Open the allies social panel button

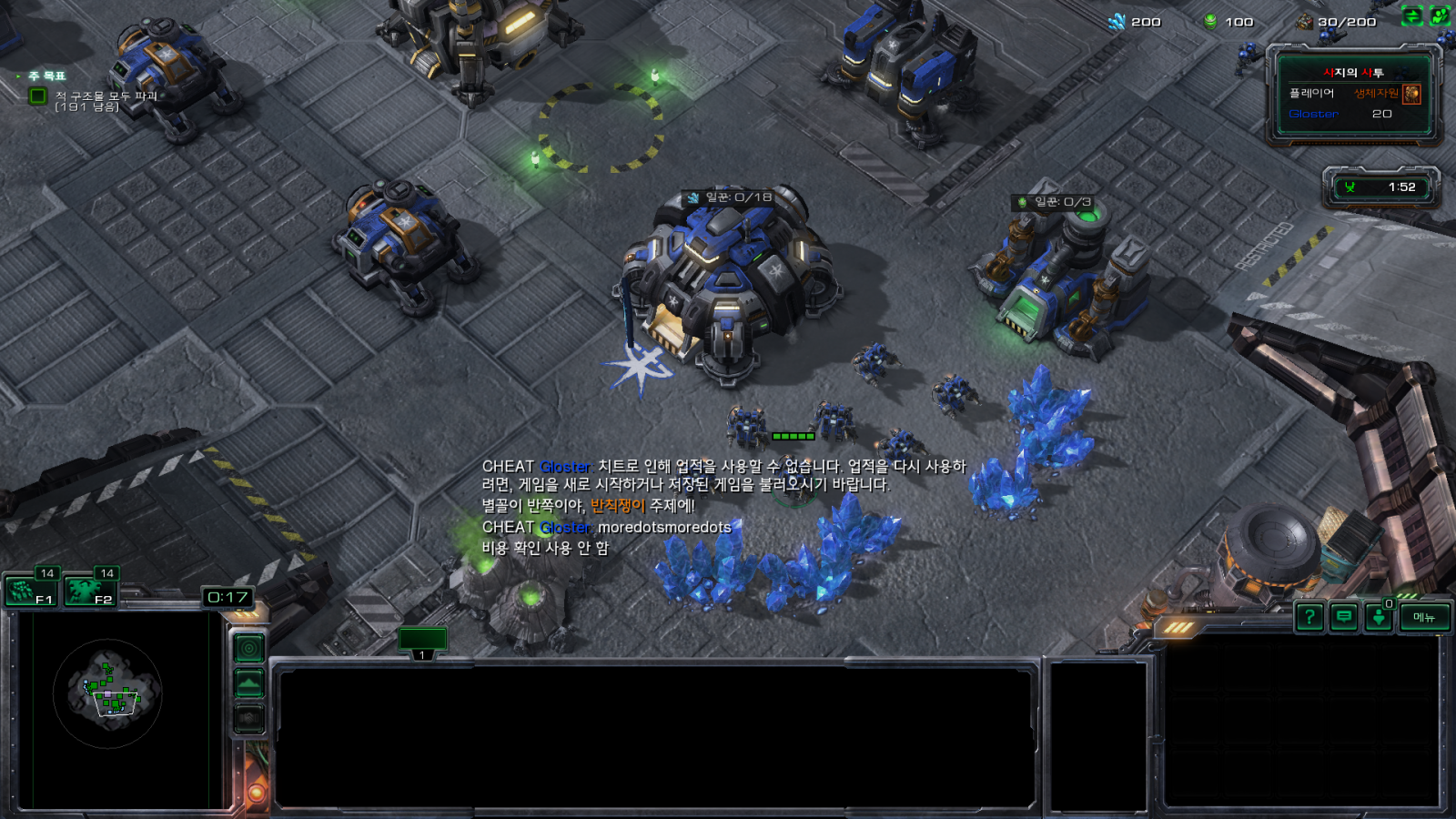(1440, 16)
